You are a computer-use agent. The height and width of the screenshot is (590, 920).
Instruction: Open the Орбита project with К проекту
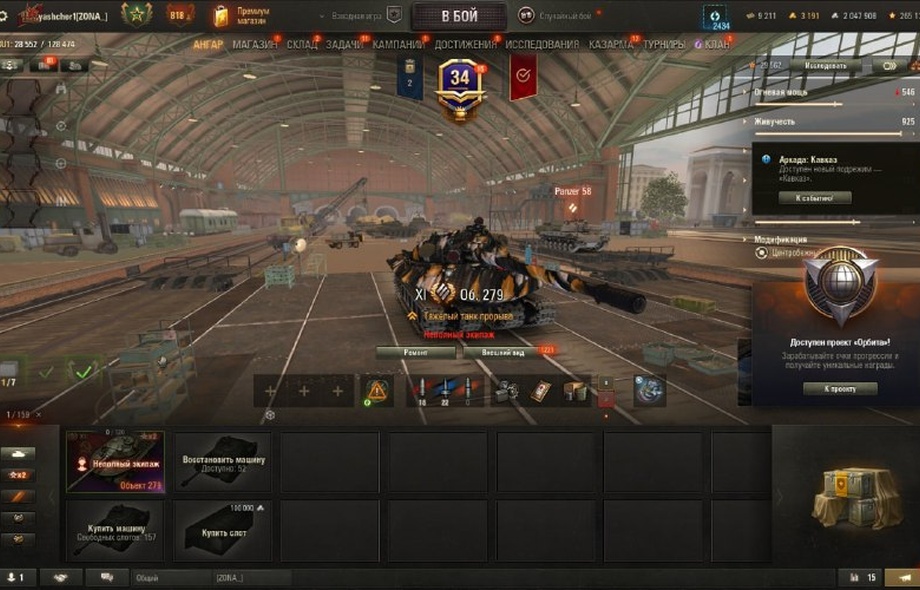[x=840, y=388]
